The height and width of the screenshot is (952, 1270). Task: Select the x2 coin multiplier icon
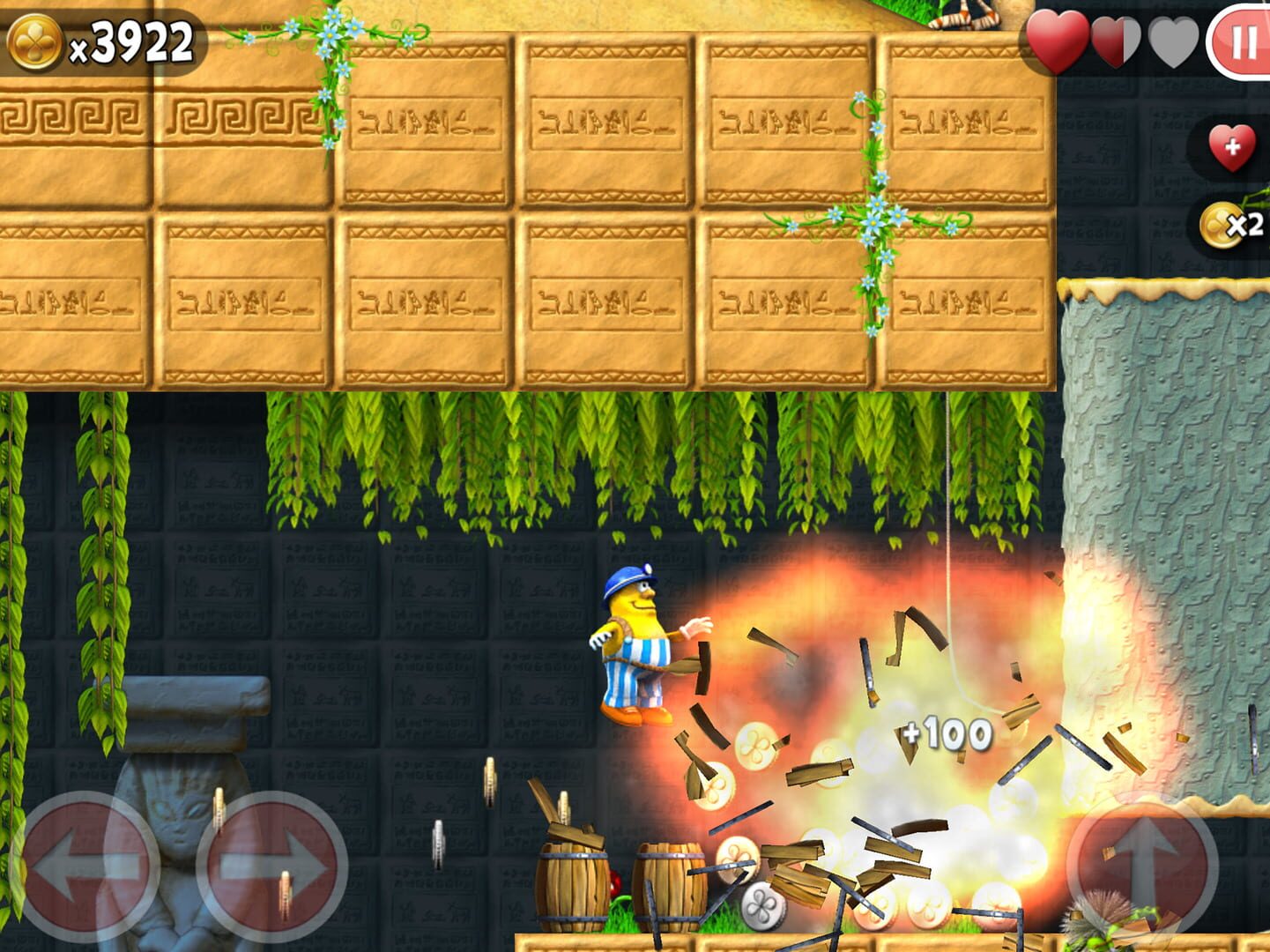(1225, 225)
